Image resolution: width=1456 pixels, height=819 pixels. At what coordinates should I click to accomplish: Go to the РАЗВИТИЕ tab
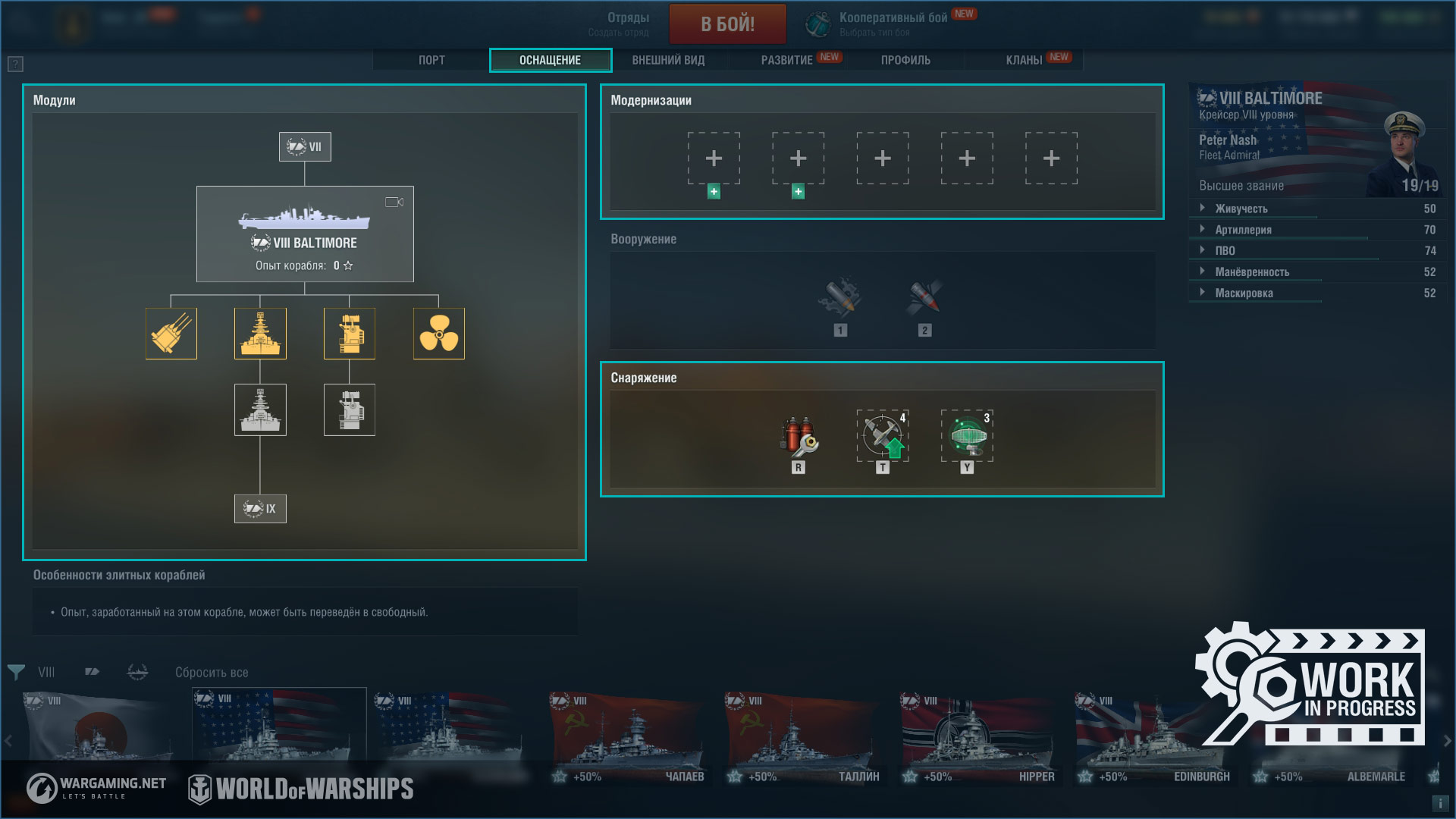(787, 60)
